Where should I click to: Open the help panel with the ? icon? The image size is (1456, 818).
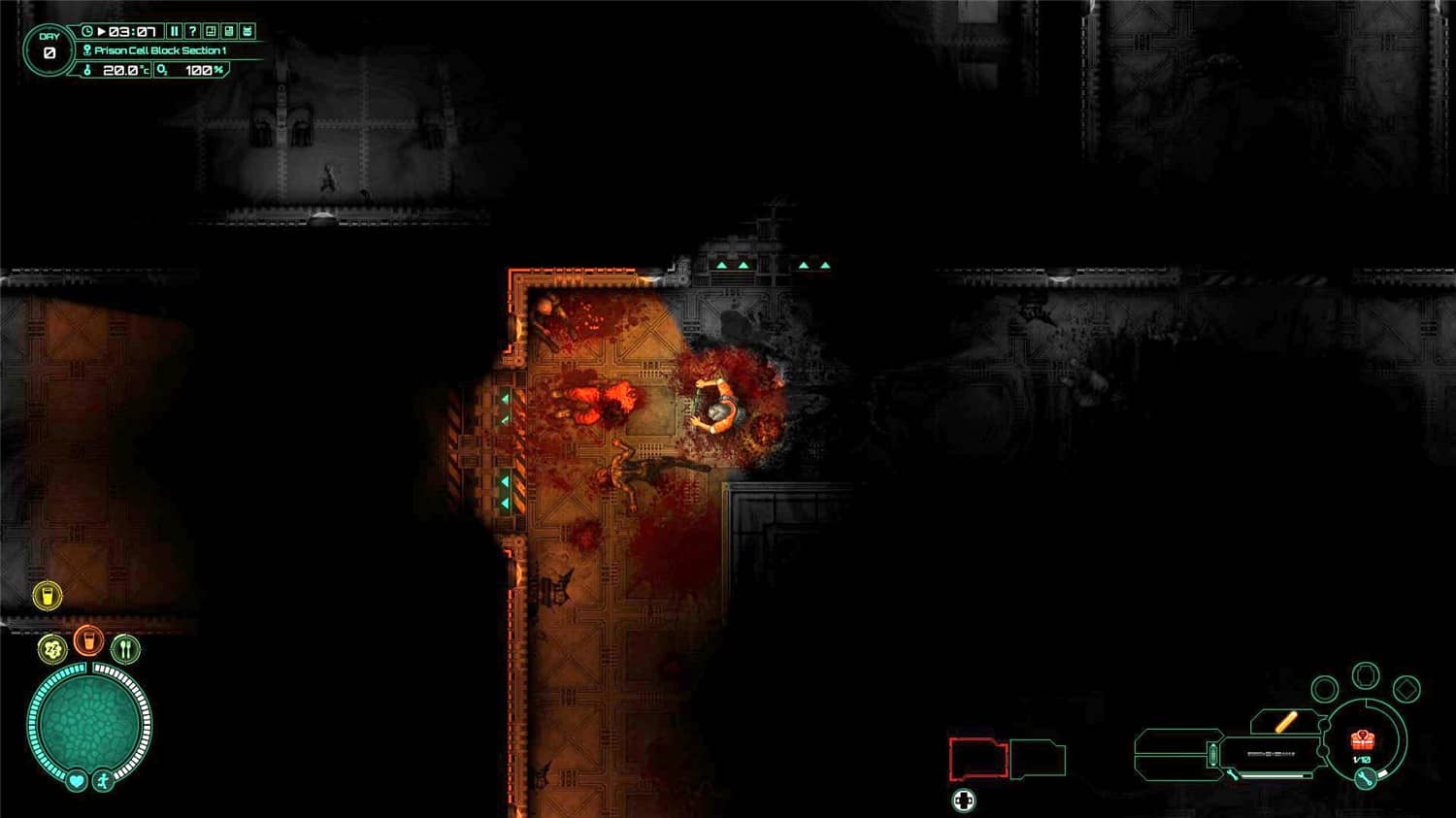click(193, 31)
